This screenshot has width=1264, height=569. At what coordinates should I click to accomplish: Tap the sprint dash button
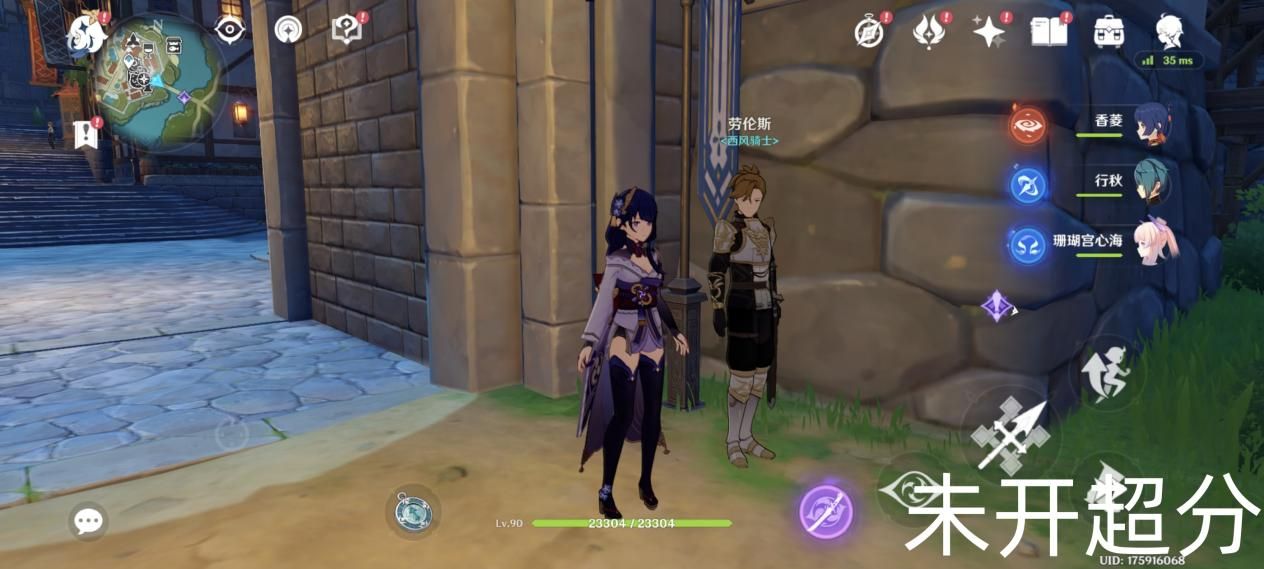pos(1108,371)
